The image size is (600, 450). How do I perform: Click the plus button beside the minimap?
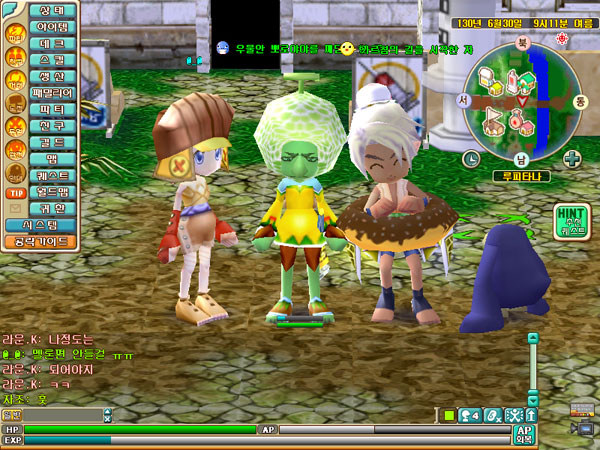click(572, 158)
